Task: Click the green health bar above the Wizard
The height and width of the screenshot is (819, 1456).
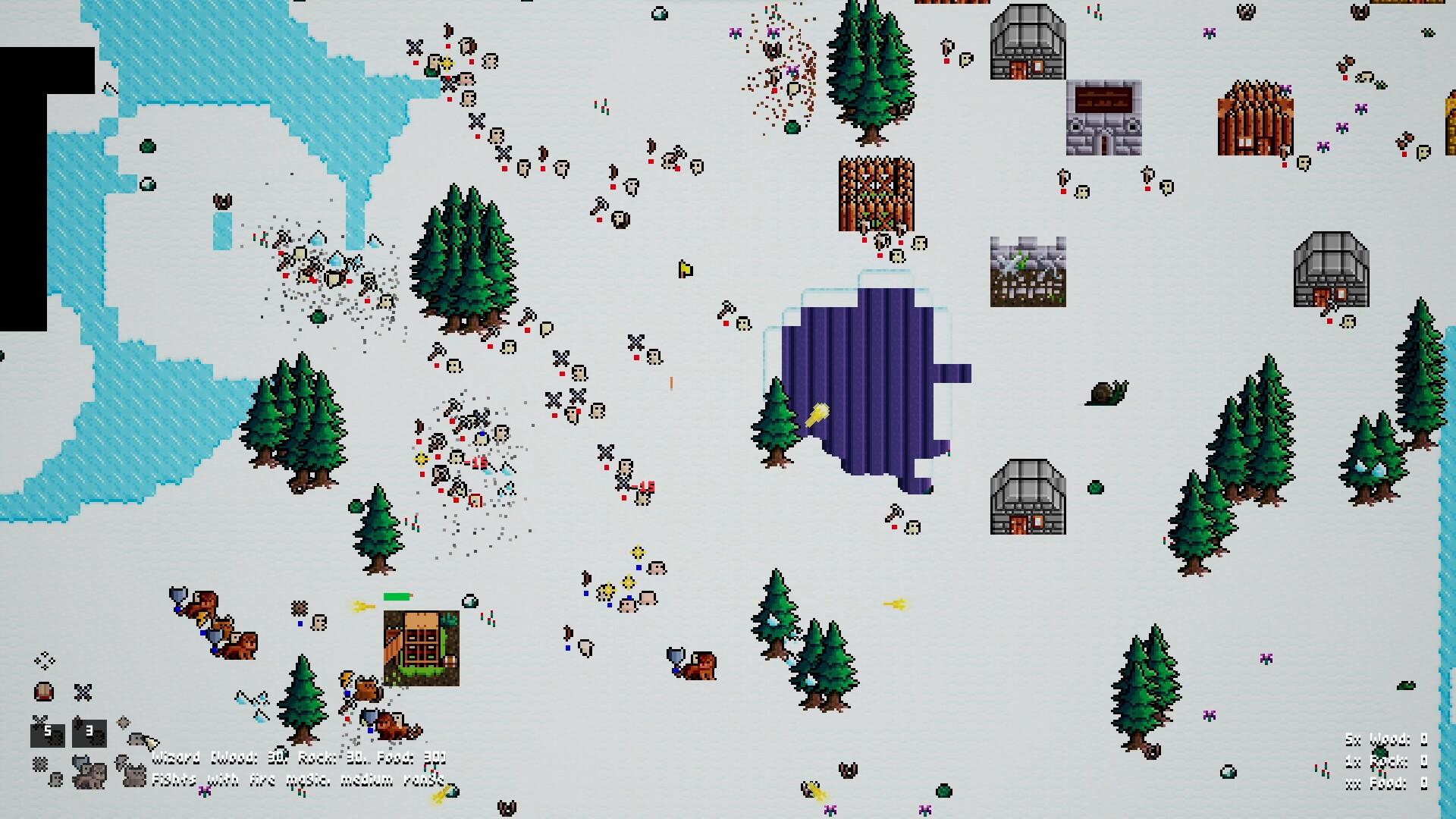Action: click(x=396, y=596)
